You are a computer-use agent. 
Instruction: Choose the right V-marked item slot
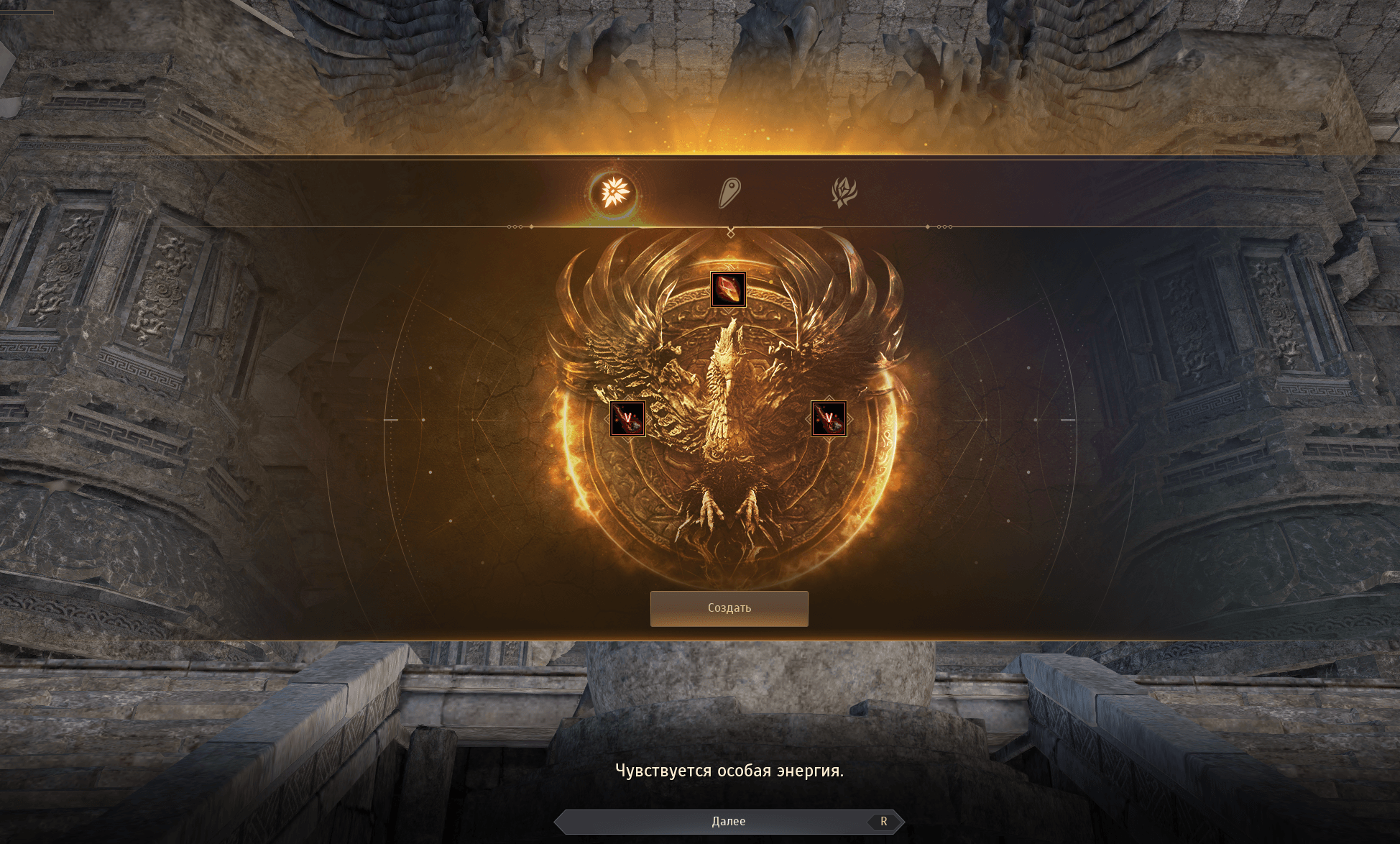point(829,418)
